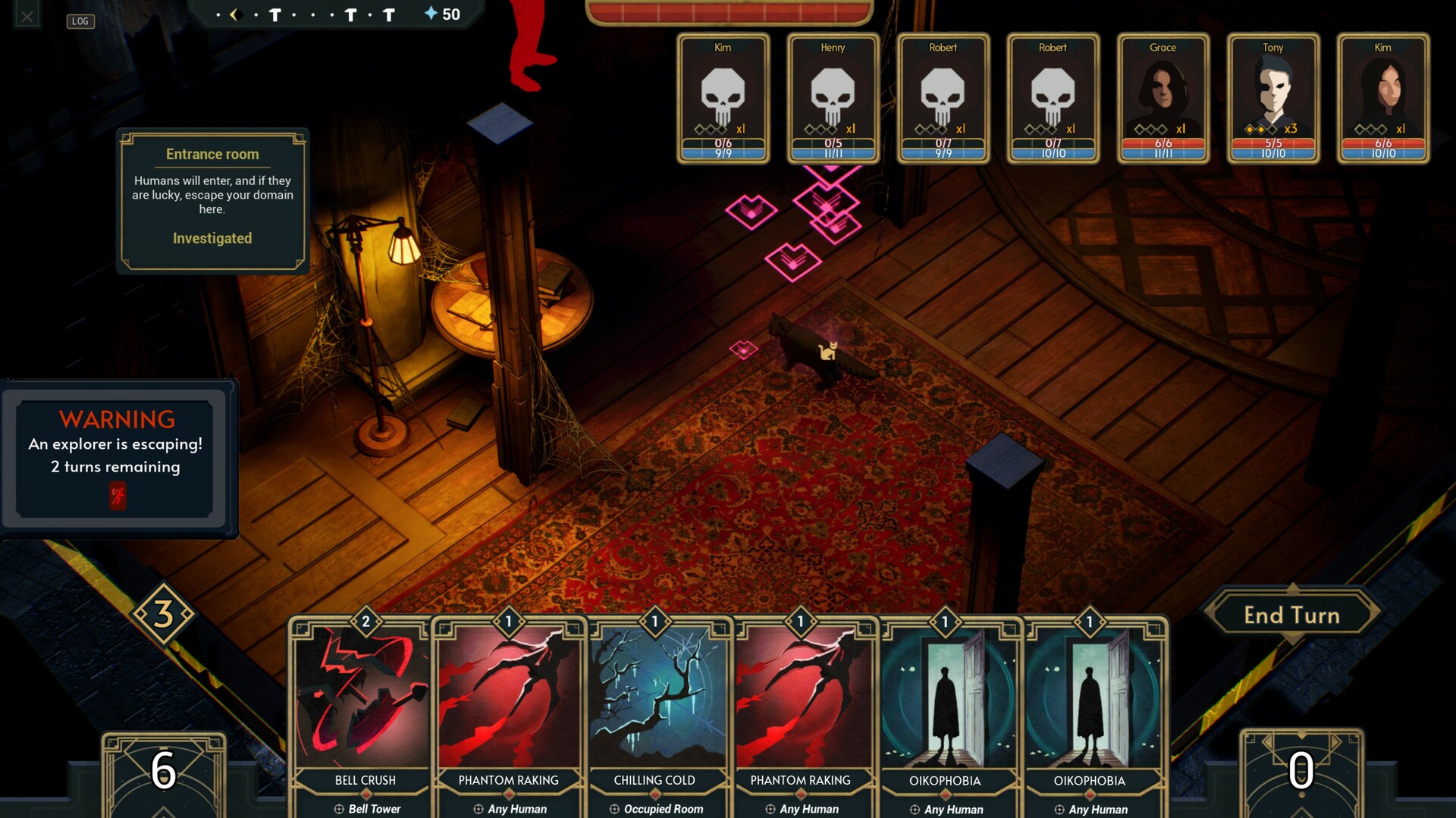The image size is (1456, 818).
Task: Select Grace's character portrait
Action: 1163,99
